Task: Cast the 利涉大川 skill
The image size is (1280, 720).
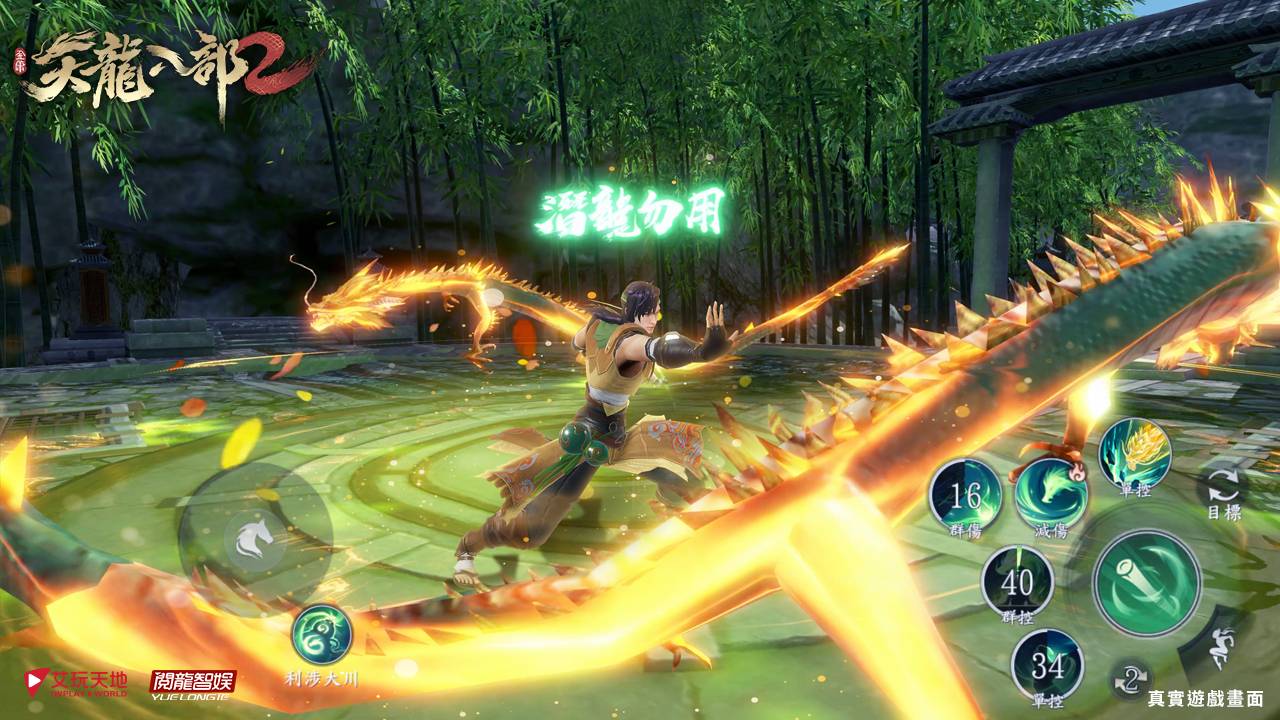Action: click(321, 635)
